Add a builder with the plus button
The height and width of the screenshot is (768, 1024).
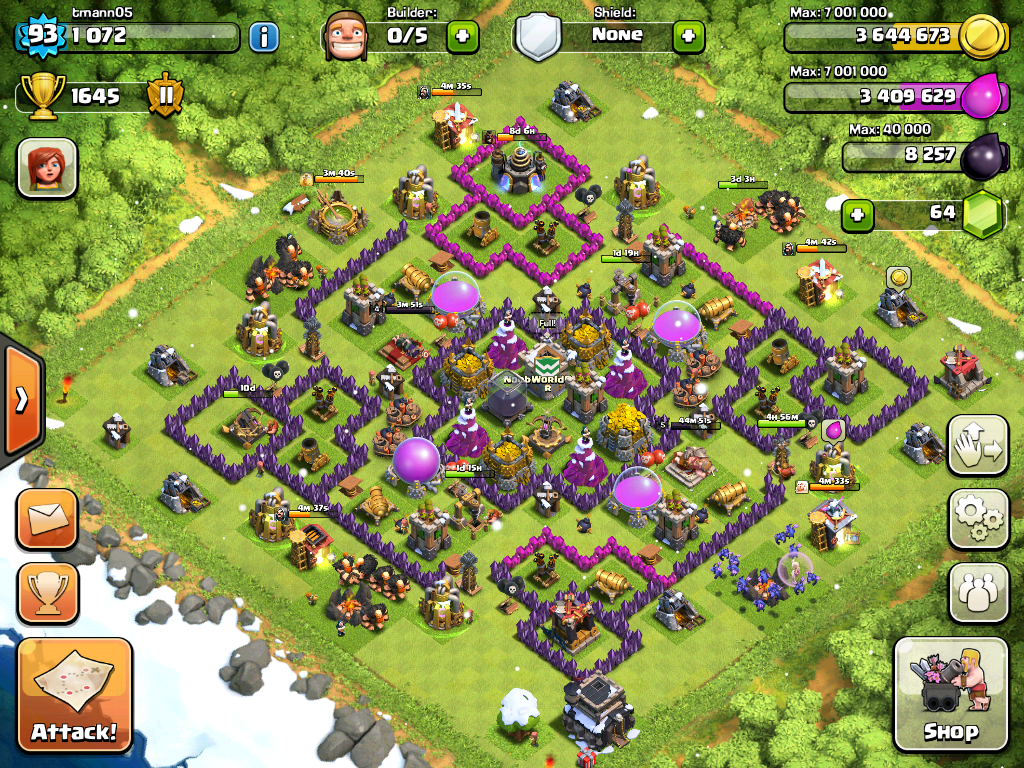click(x=462, y=37)
